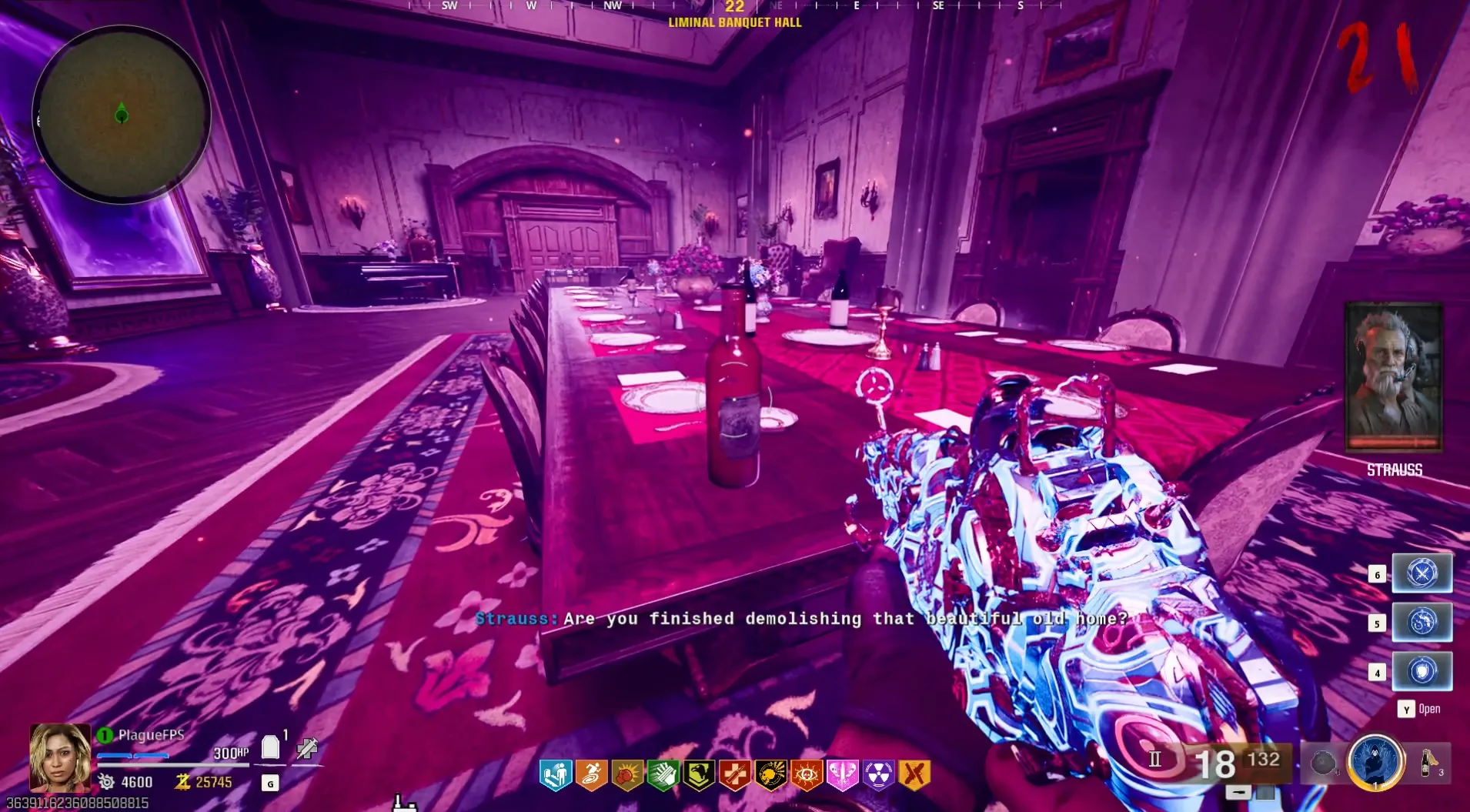Click the skull-eye Death Perception perk

[x=806, y=775]
